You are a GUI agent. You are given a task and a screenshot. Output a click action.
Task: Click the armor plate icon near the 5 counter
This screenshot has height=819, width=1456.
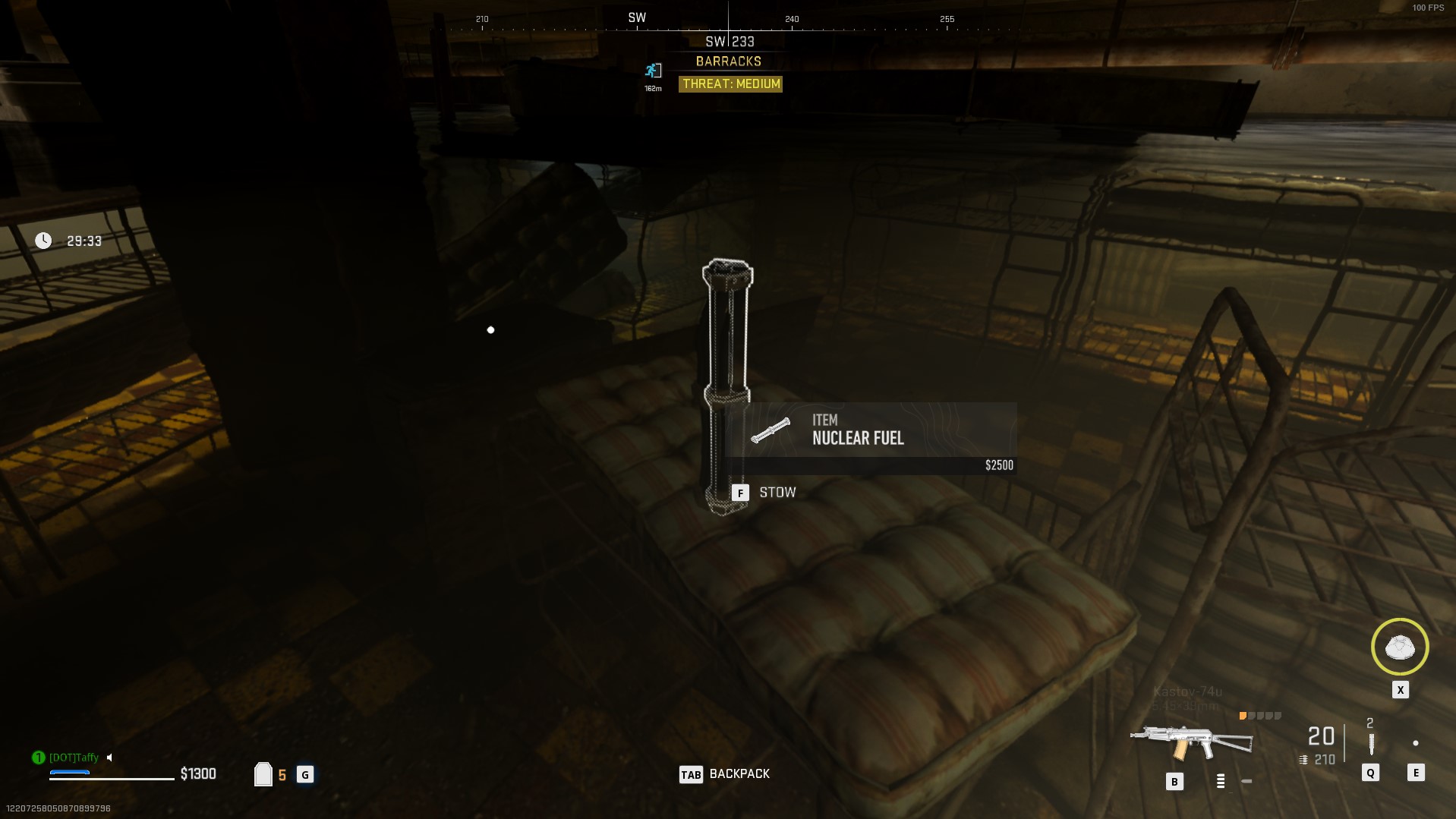coord(263,773)
